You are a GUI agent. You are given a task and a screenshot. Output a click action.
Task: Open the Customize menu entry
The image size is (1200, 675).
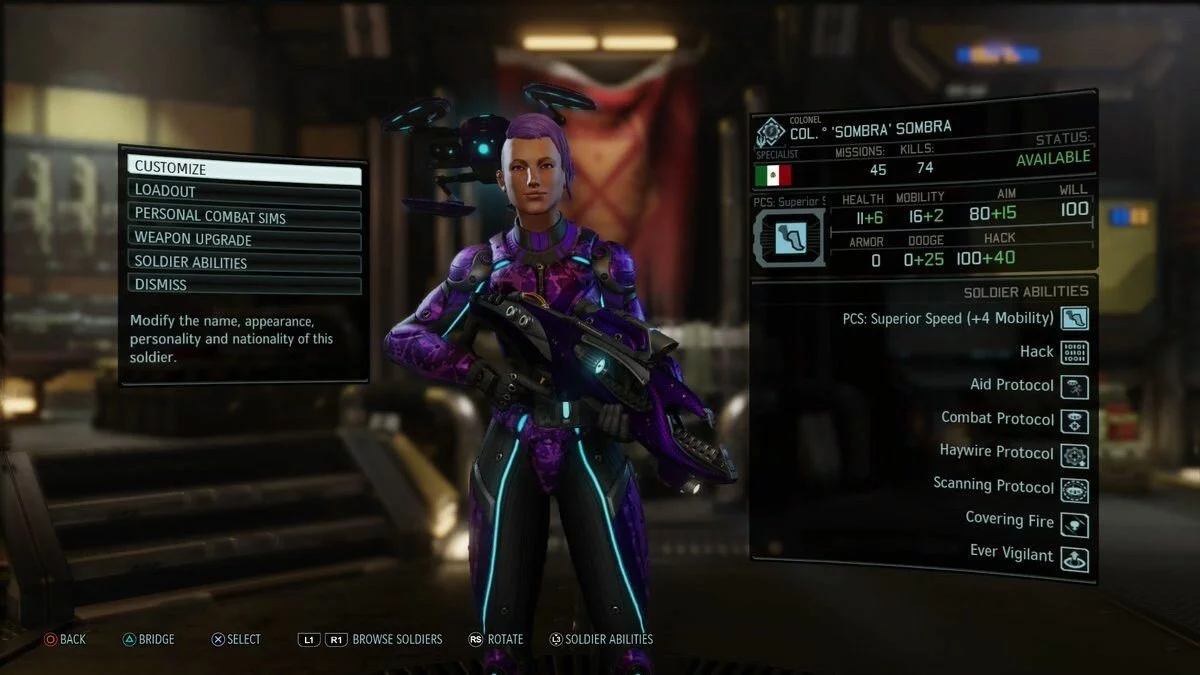[243, 169]
